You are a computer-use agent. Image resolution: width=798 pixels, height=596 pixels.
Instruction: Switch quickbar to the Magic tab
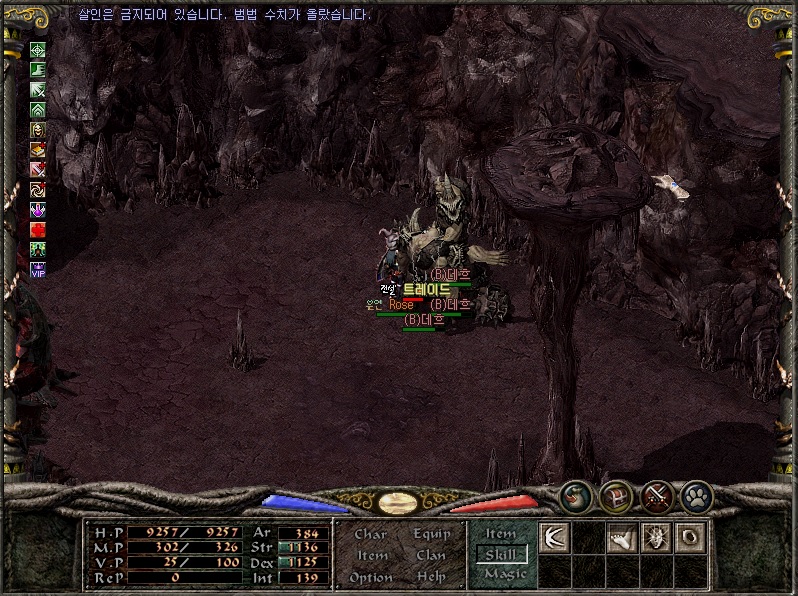(x=504, y=574)
